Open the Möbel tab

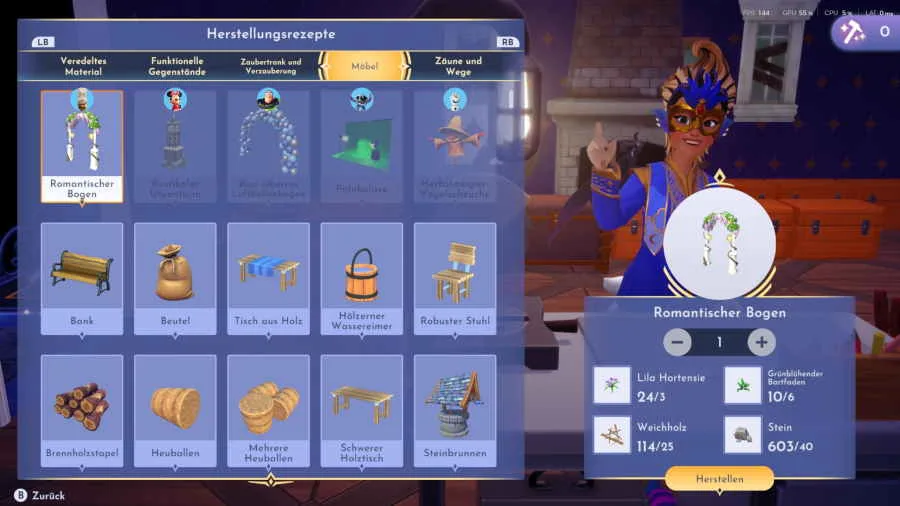(364, 66)
